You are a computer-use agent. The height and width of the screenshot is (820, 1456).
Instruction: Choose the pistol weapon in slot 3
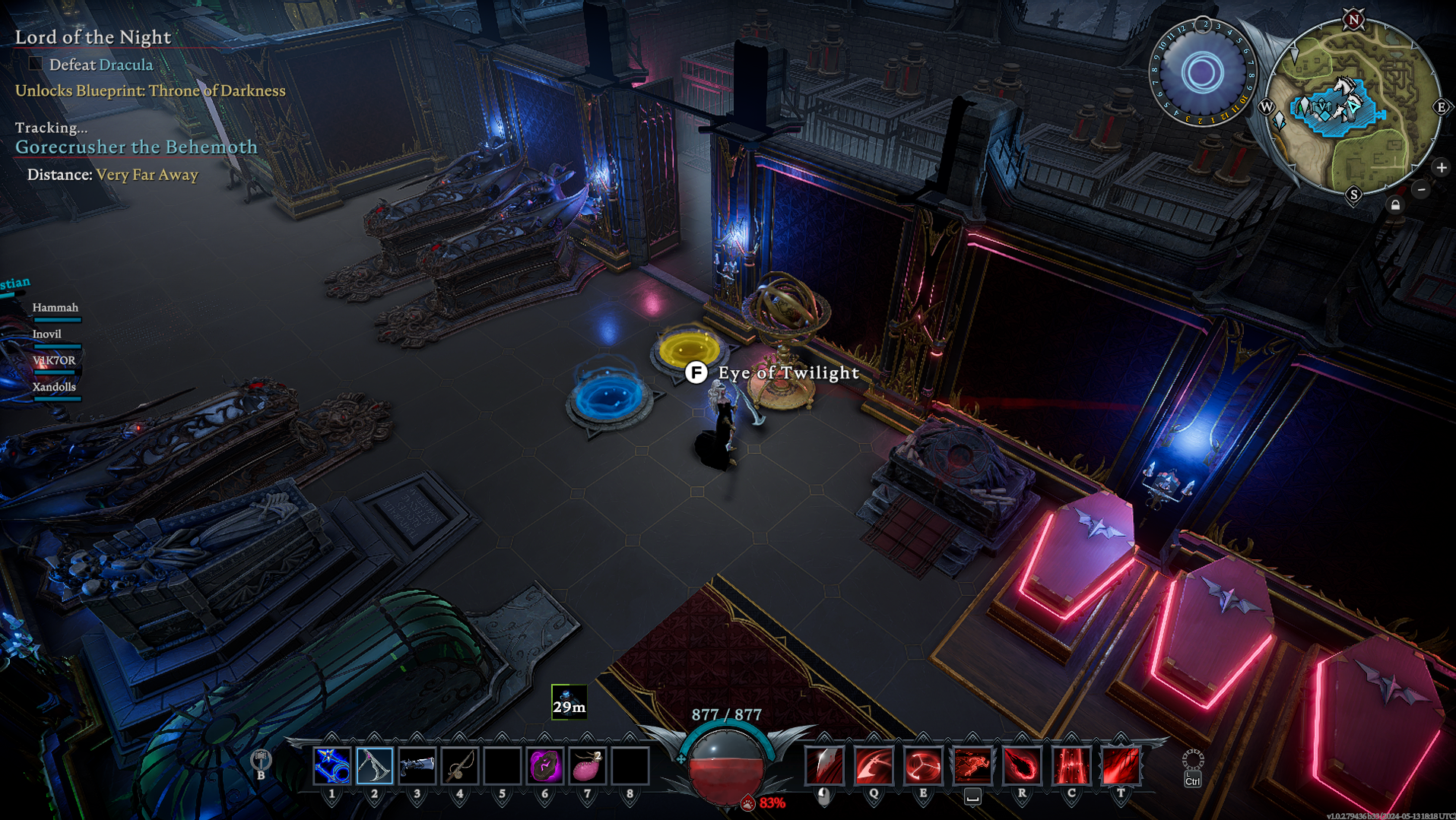coord(417,765)
